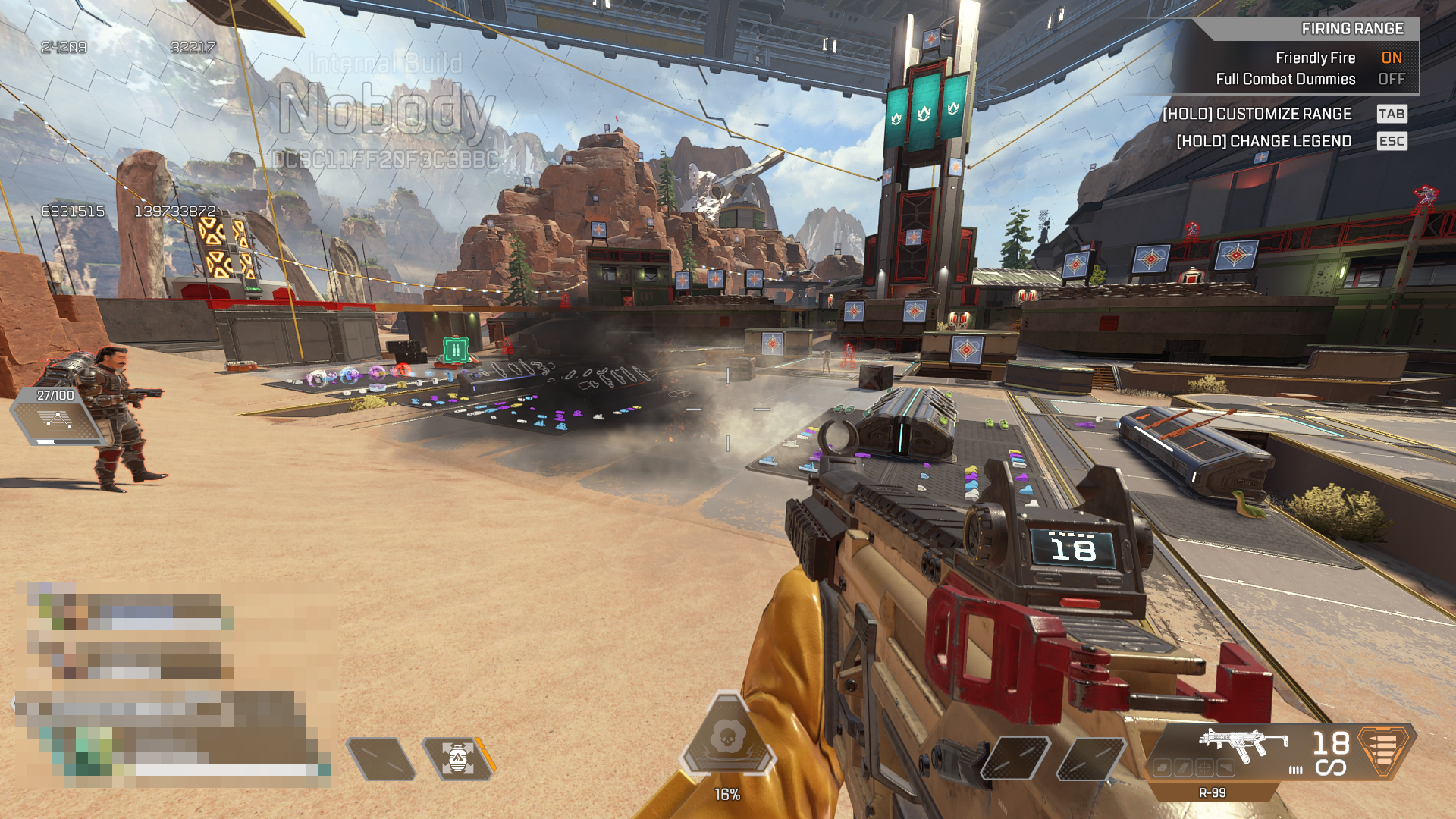The width and height of the screenshot is (1456, 819).
Task: Click the orange light ammo type icon
Action: pyautogui.click(x=1385, y=749)
